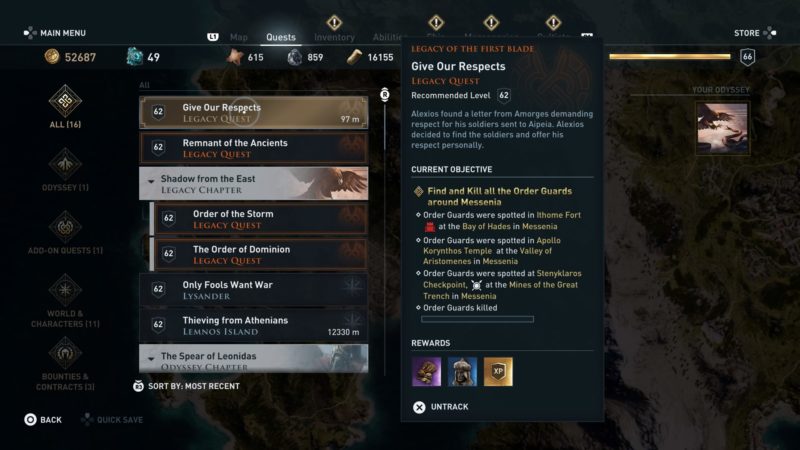Select the Give Our Respects quest
The height and width of the screenshot is (450, 800).
tap(253, 112)
